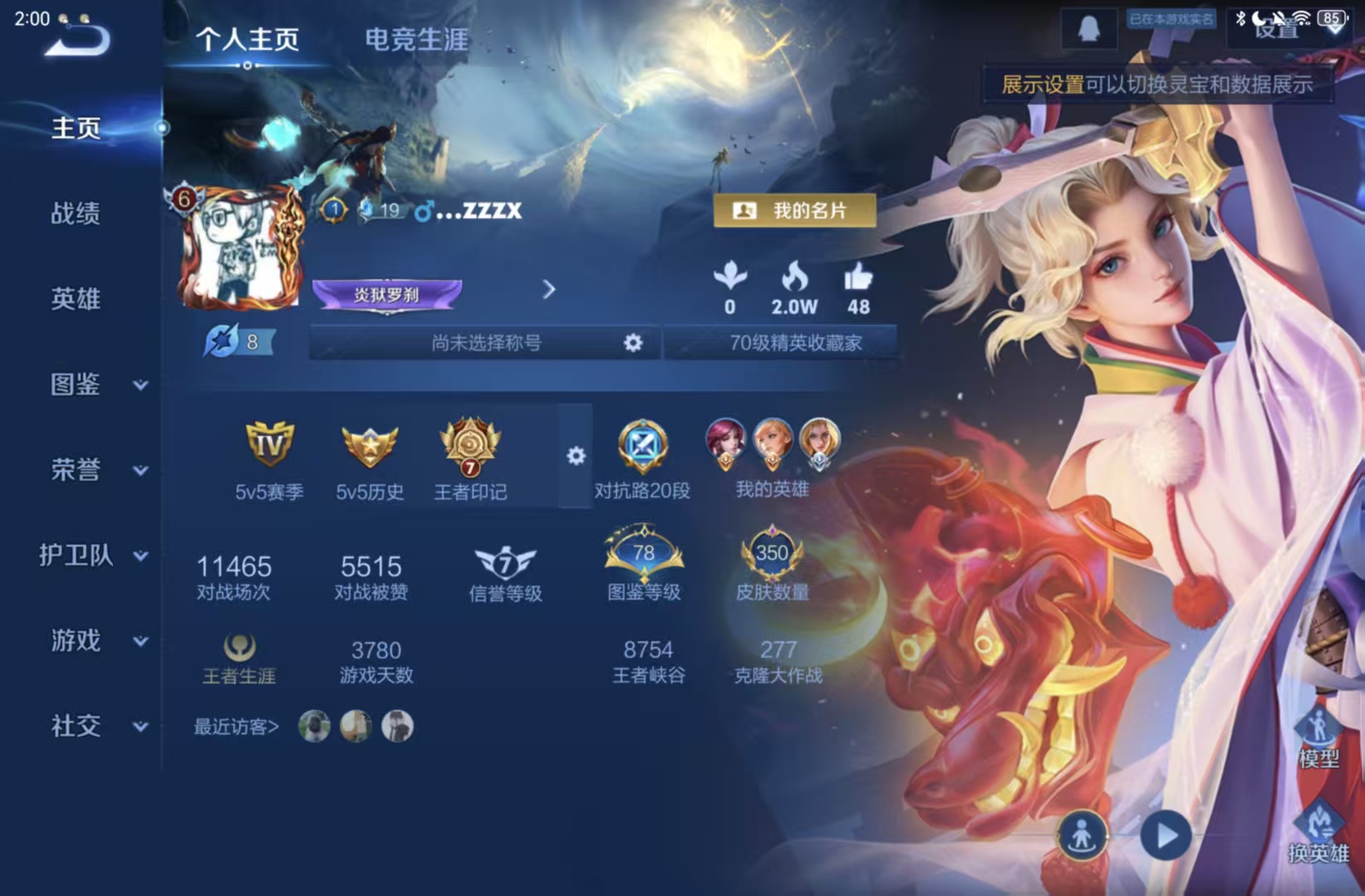
Task: Click the 我的名片 button
Action: tap(794, 211)
